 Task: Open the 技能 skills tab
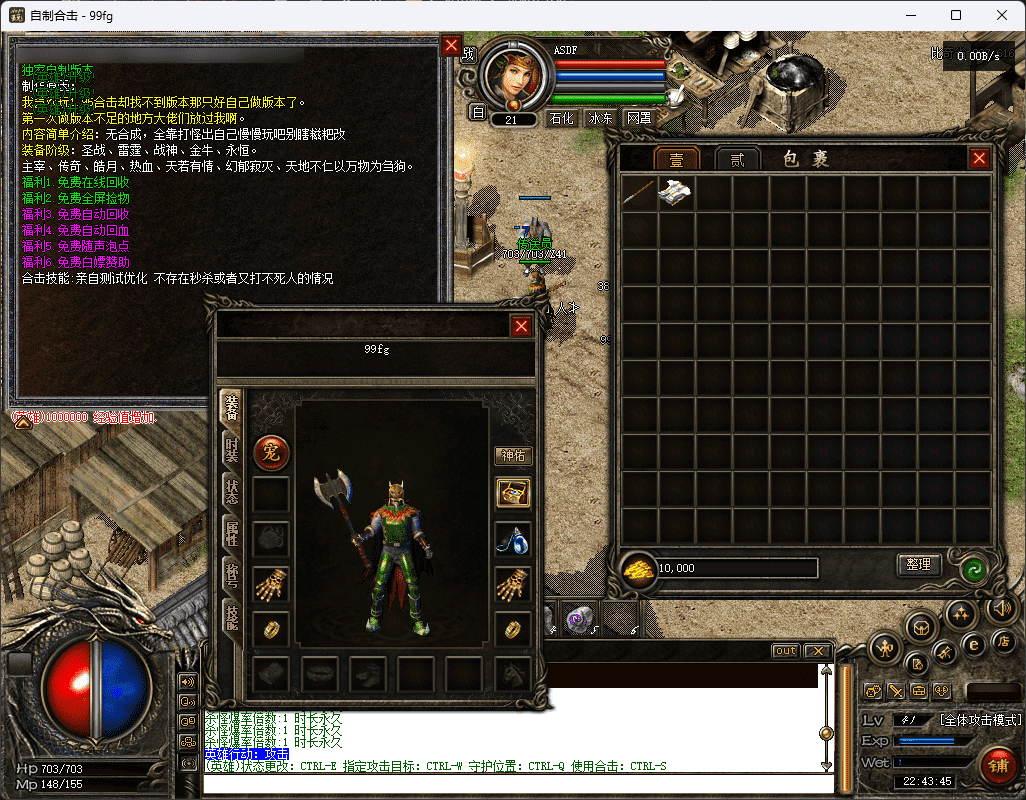coord(231,618)
